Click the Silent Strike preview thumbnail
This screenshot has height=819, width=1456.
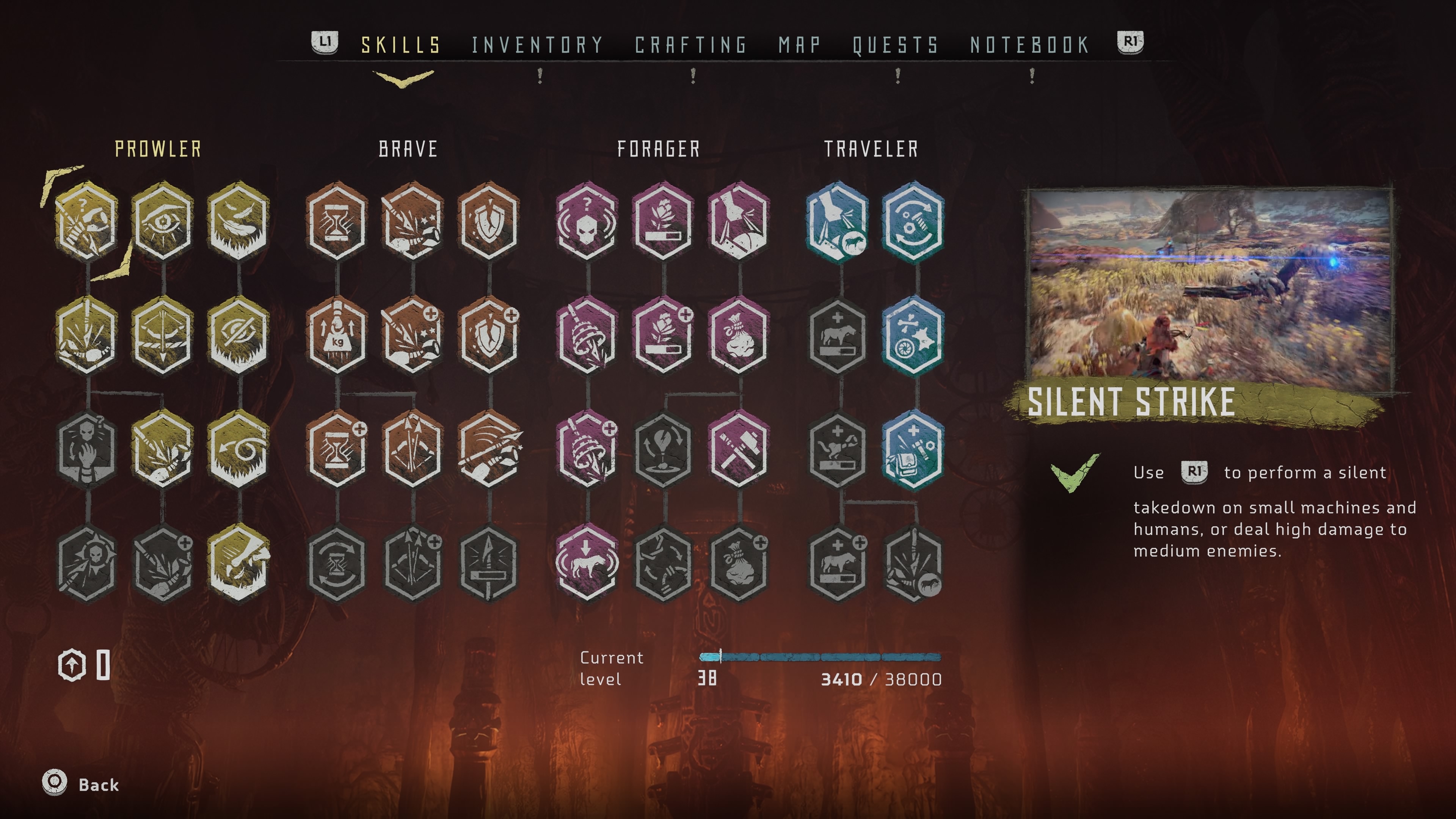coord(1210,286)
